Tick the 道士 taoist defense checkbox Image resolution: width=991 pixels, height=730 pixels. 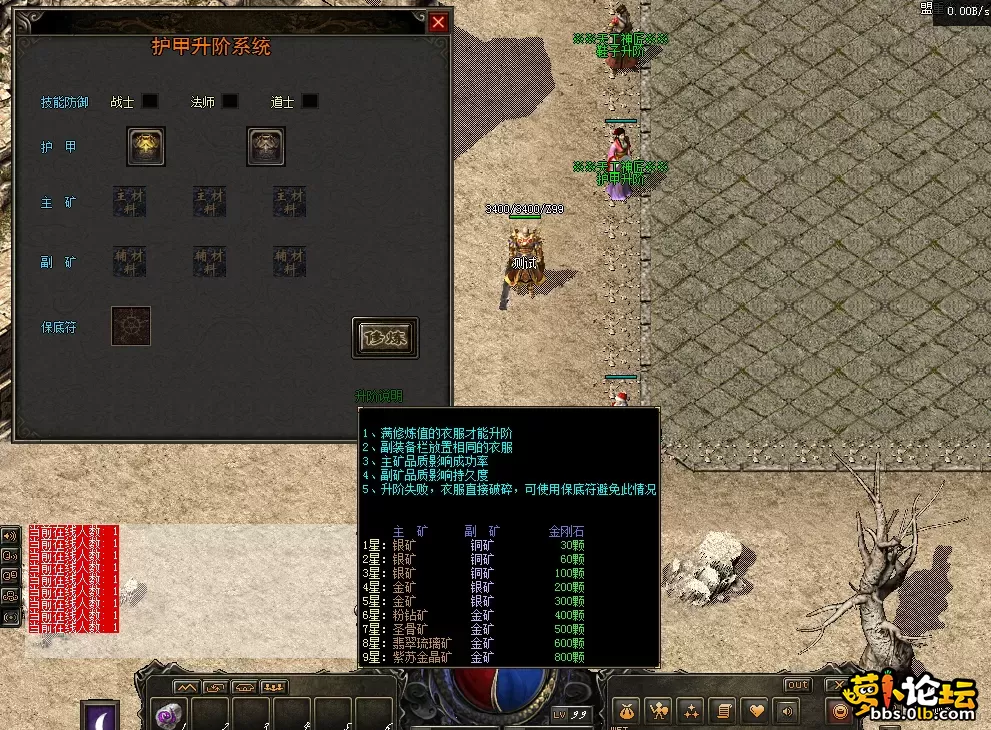tap(310, 101)
